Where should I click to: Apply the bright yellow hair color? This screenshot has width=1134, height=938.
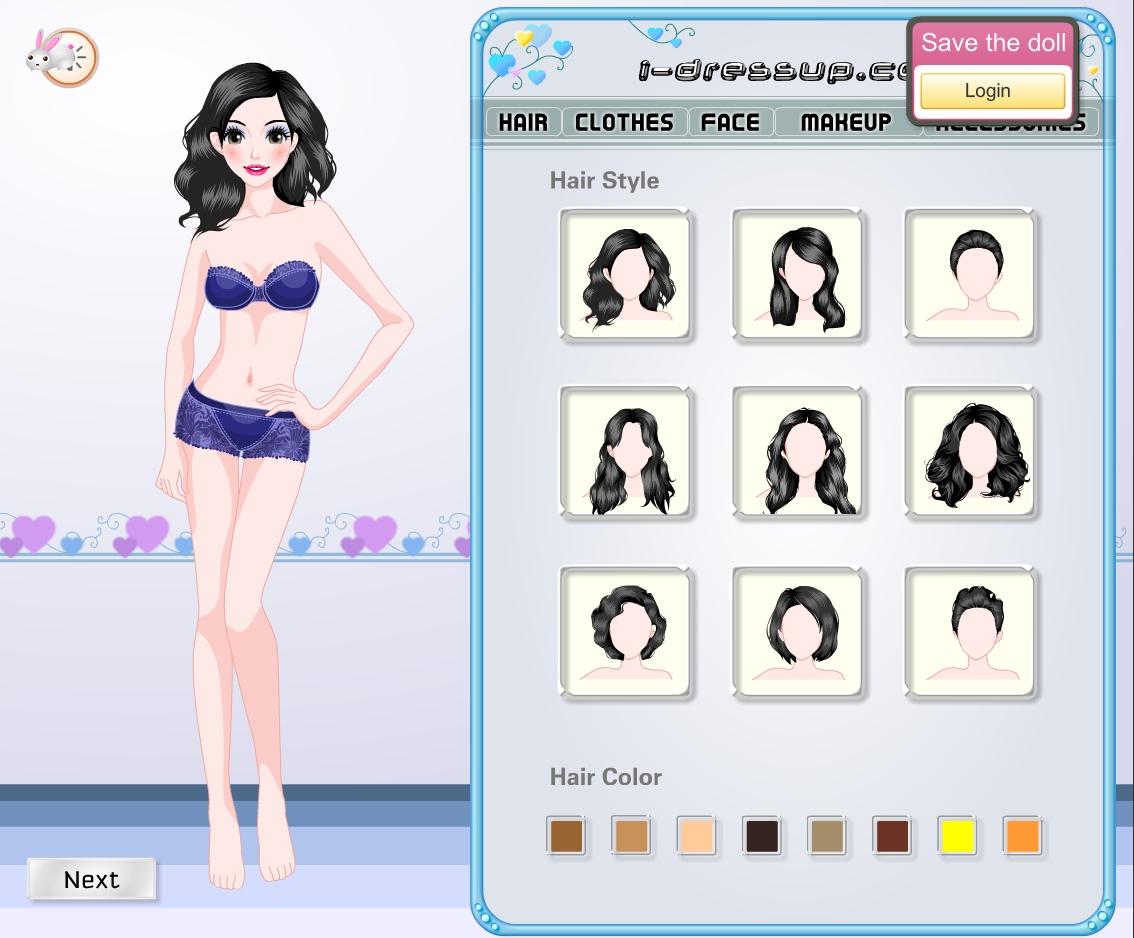957,835
